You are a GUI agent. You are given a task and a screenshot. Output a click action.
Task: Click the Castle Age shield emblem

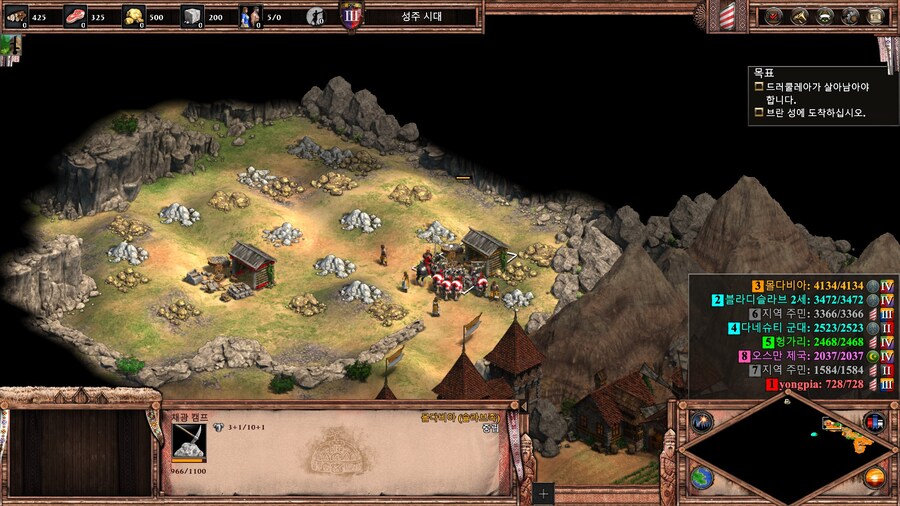pyautogui.click(x=351, y=17)
